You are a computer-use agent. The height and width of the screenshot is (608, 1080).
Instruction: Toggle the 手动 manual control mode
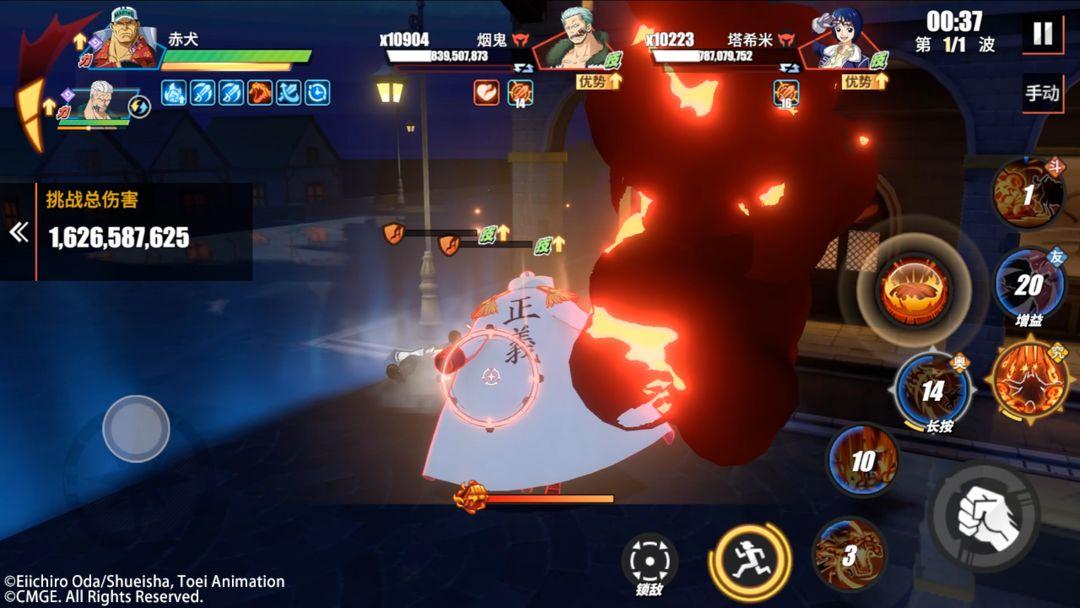(x=1042, y=94)
